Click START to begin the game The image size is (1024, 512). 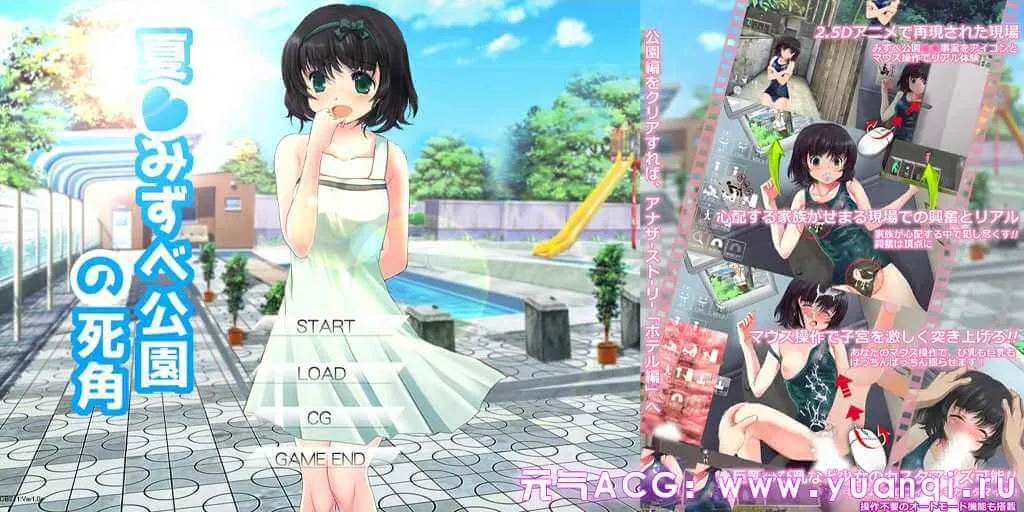325,326
